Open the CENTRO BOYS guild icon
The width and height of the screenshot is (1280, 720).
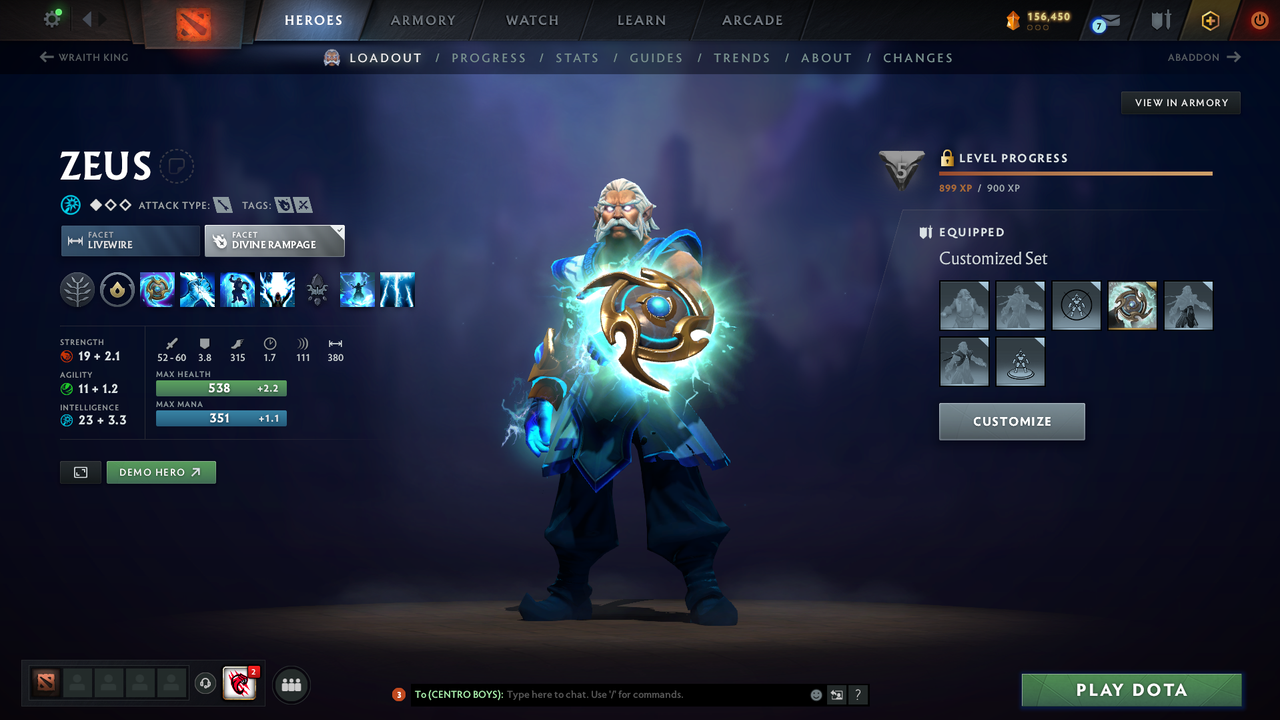coord(239,684)
